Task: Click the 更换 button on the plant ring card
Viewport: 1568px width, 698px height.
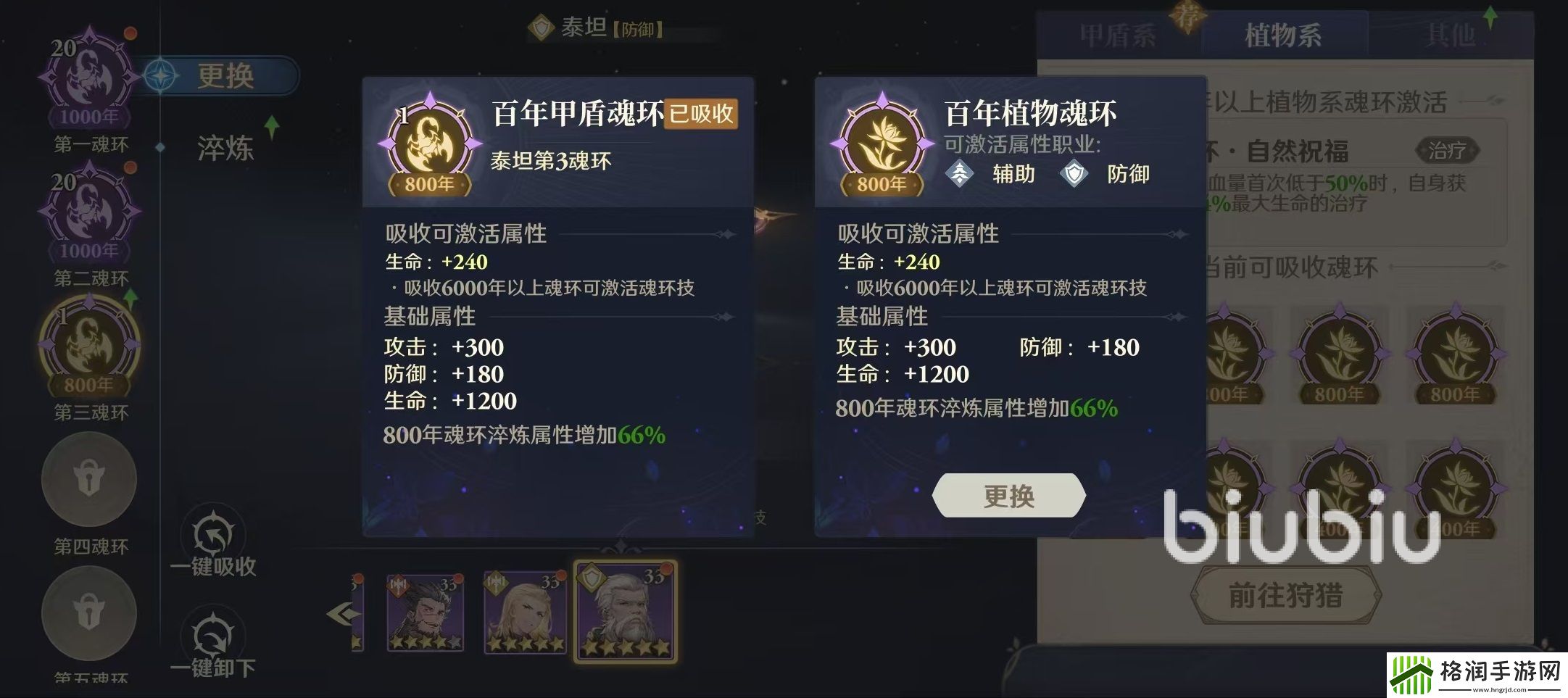Action: [x=1008, y=496]
